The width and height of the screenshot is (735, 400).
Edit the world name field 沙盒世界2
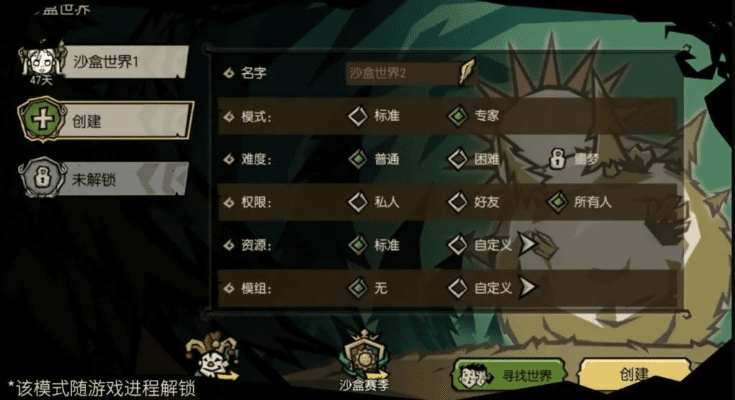[404, 73]
